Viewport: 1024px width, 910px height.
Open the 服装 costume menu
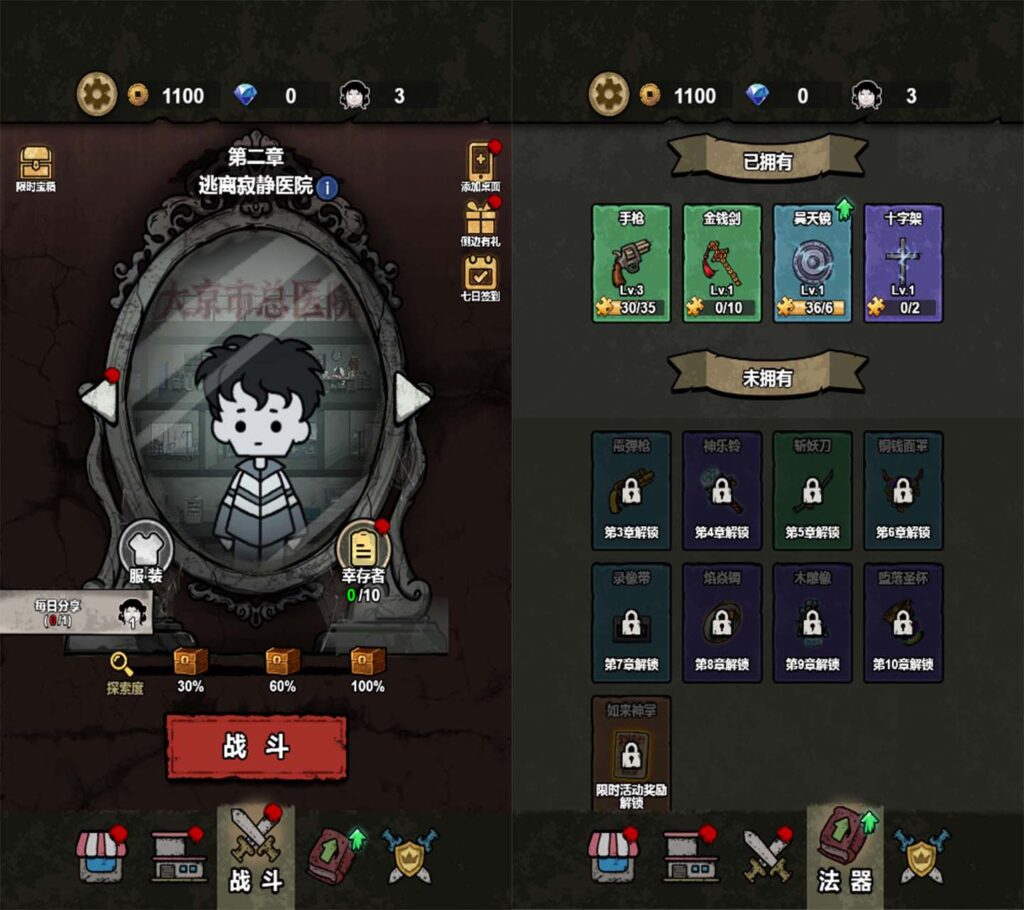[x=146, y=553]
